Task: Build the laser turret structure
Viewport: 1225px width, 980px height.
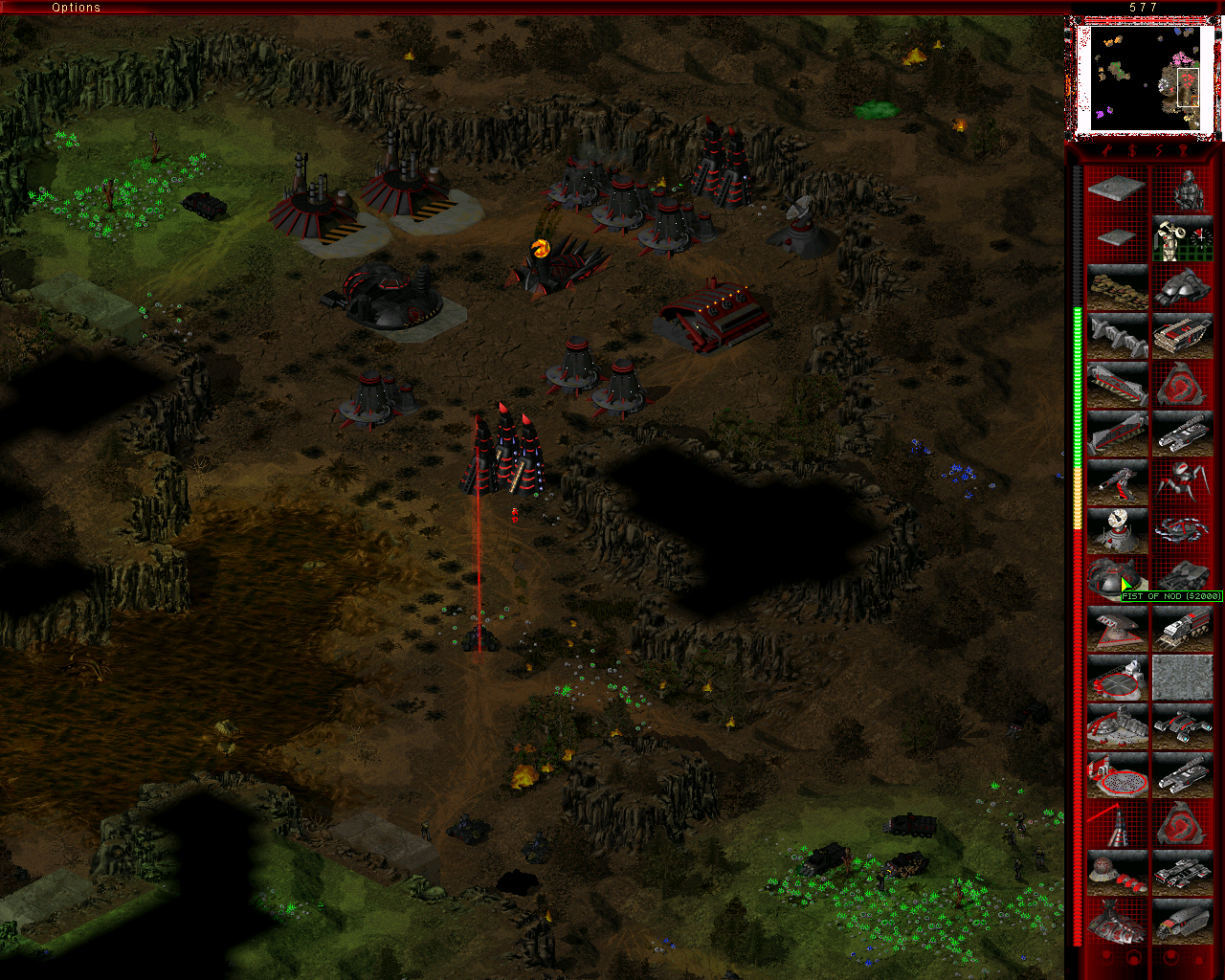Action: click(1117, 481)
